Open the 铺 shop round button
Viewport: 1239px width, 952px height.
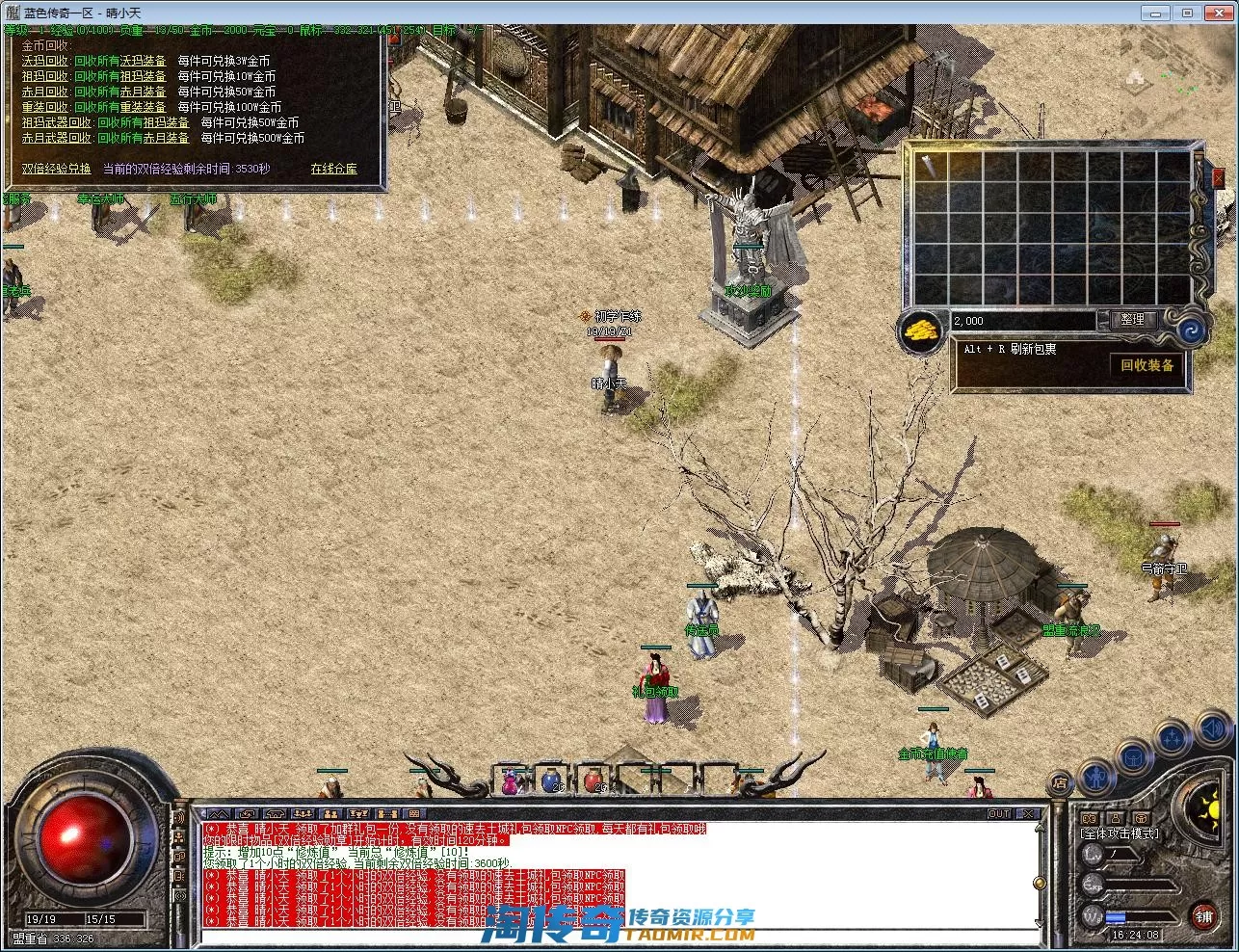1203,916
